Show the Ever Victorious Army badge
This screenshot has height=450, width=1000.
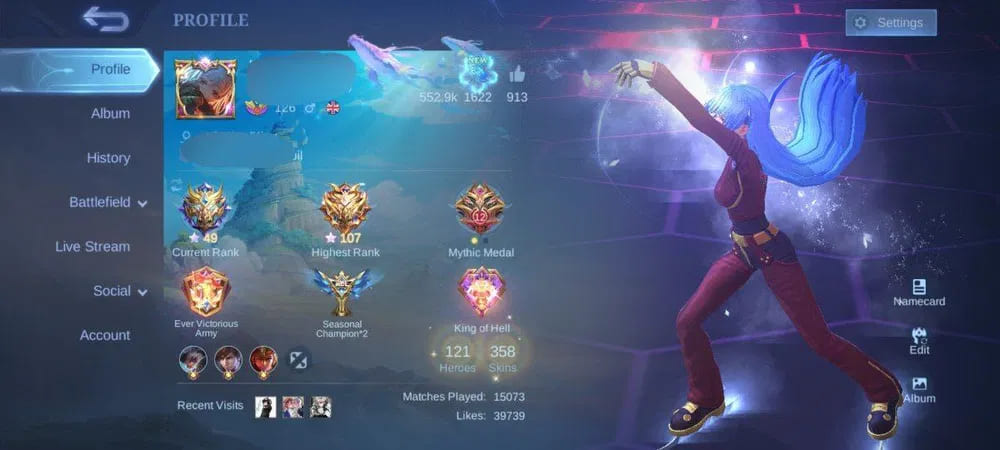point(205,293)
